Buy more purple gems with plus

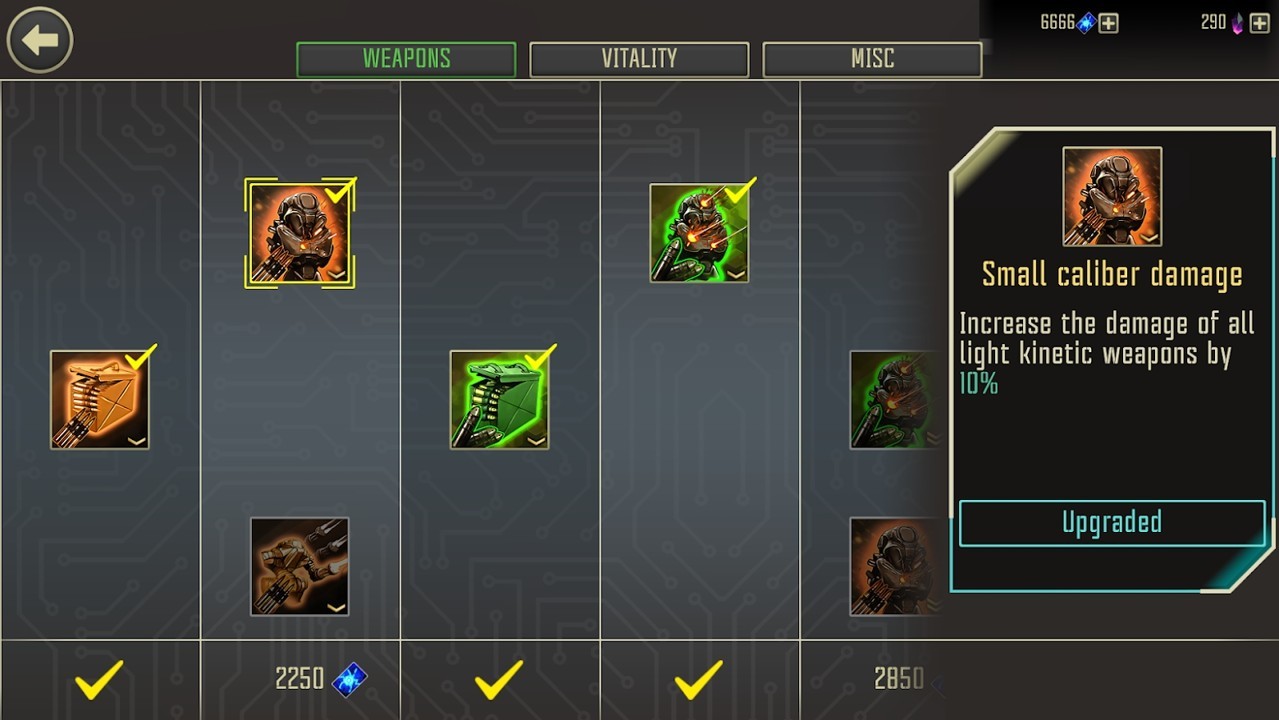tap(1260, 23)
